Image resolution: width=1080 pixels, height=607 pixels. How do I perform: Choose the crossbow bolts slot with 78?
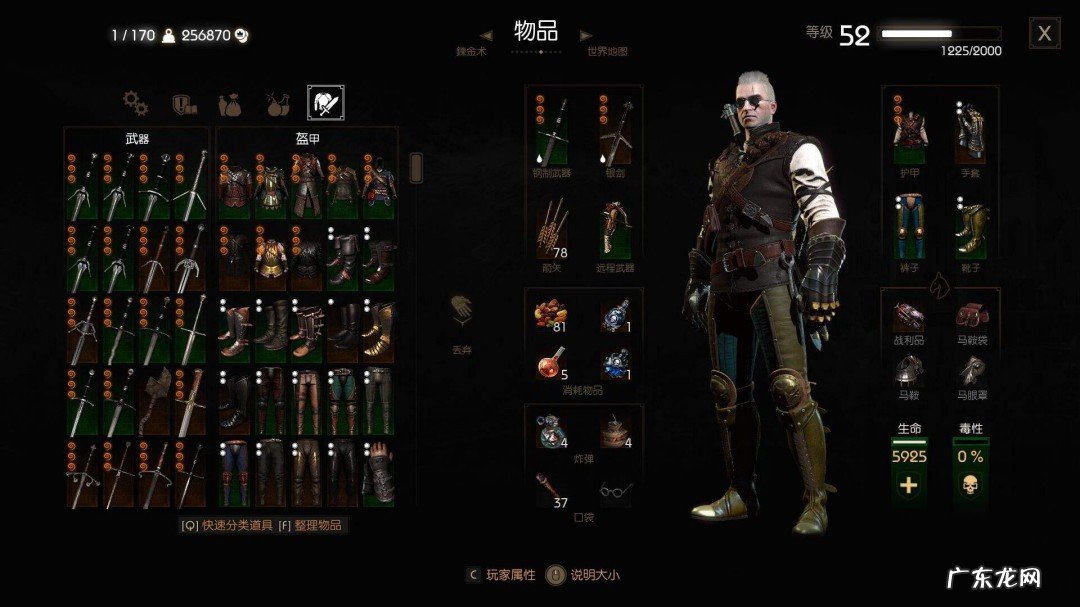pos(552,228)
